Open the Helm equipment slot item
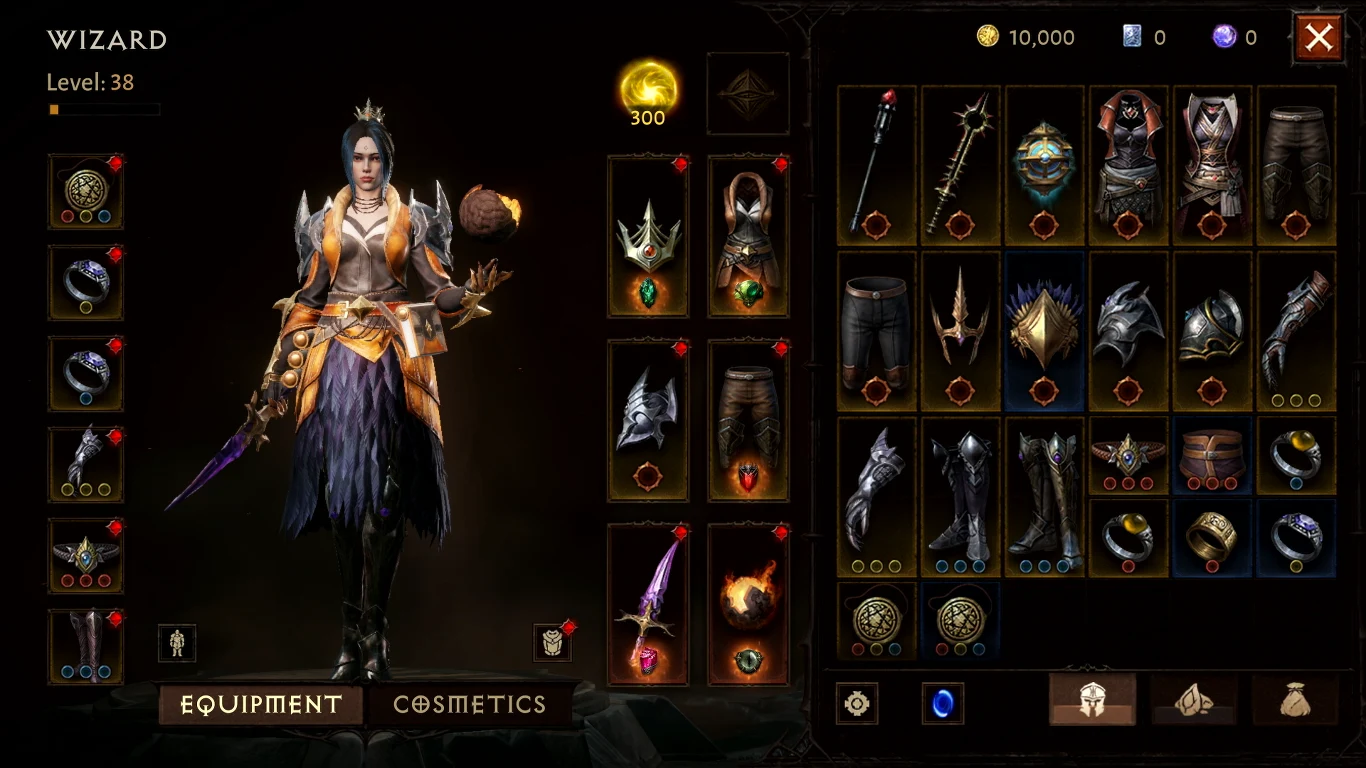This screenshot has width=1366, height=768. coord(648,232)
